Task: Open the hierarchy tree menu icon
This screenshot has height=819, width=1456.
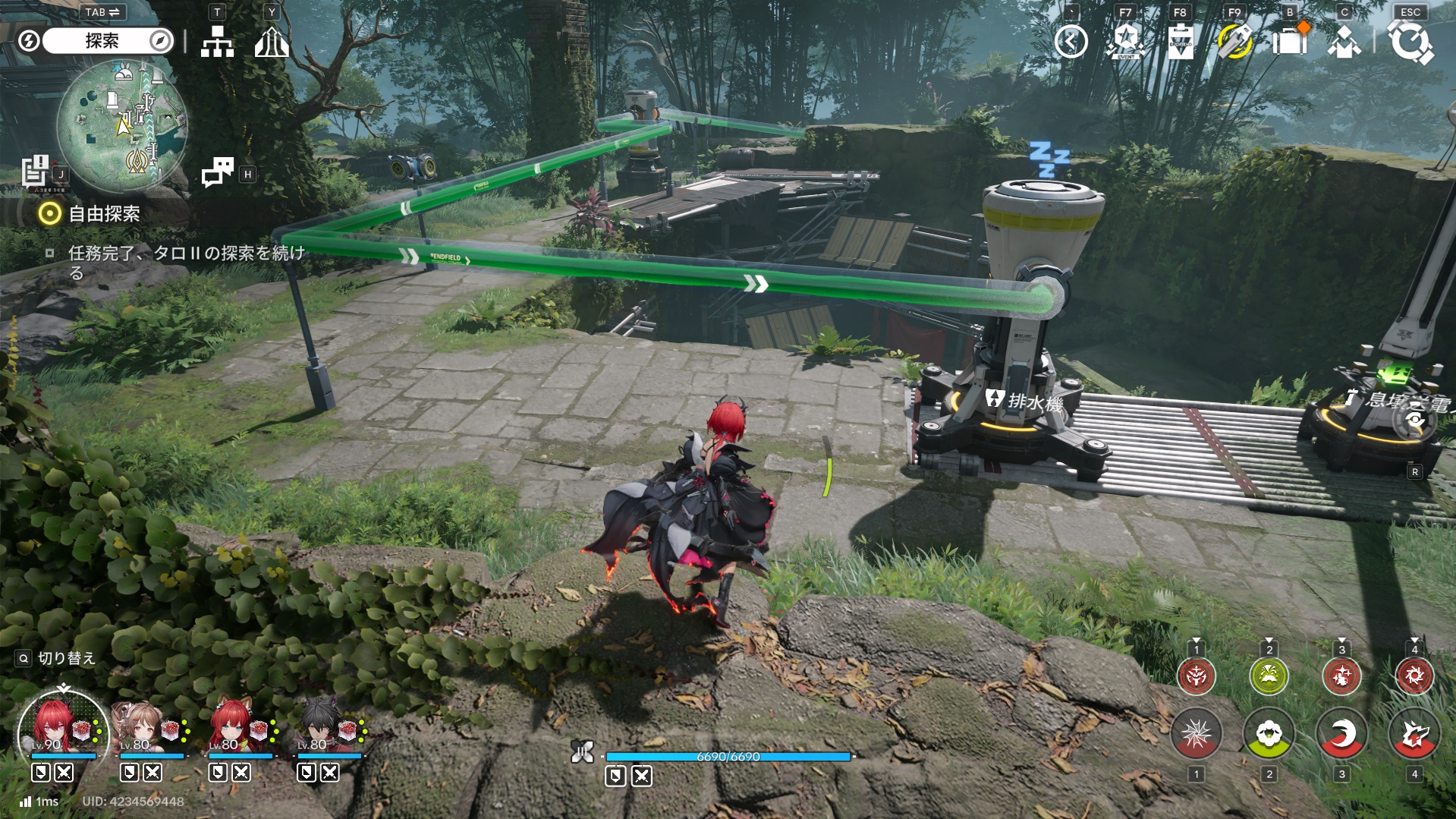Action: coord(217,42)
